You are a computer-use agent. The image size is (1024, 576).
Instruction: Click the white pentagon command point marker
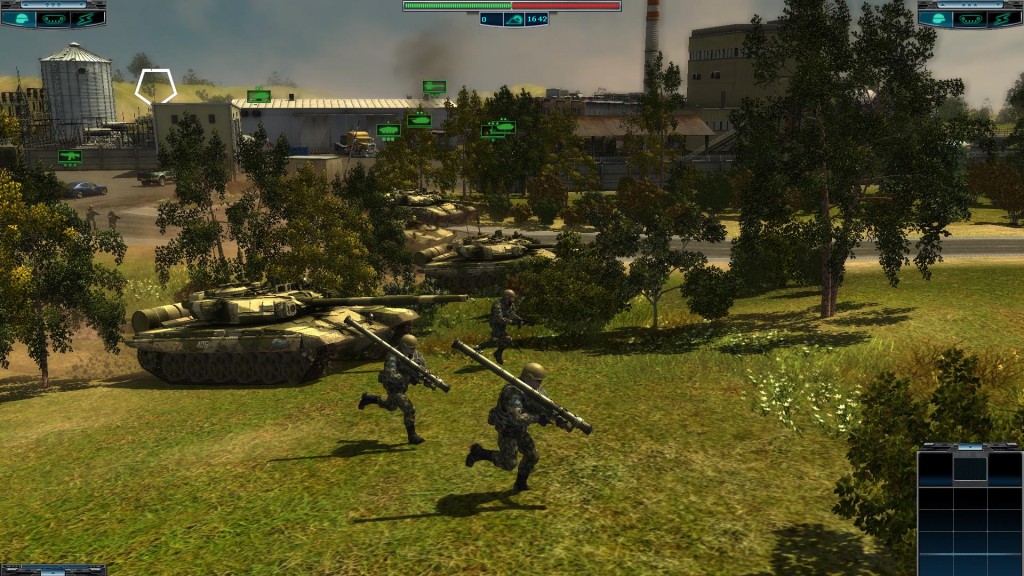(156, 85)
